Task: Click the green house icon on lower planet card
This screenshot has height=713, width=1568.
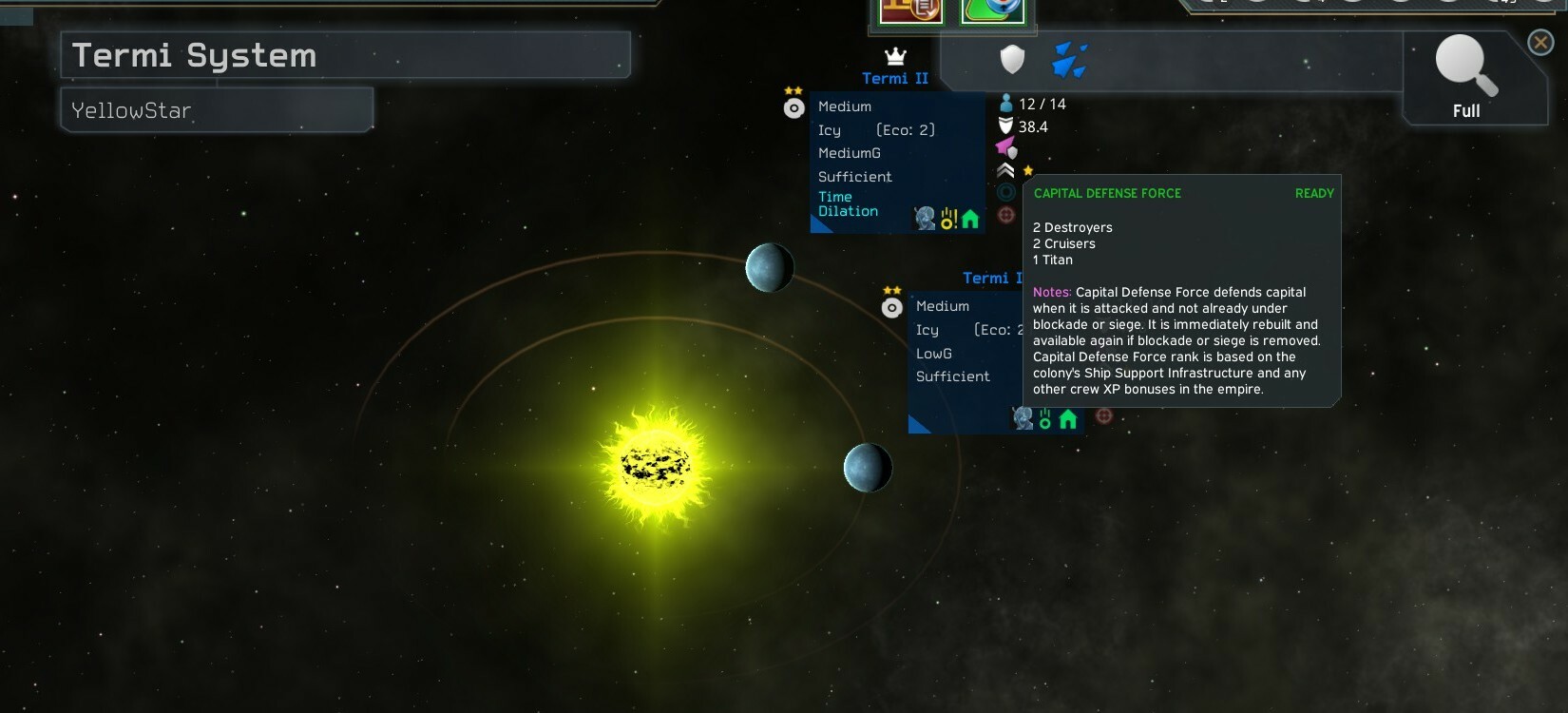Action: (x=1068, y=419)
